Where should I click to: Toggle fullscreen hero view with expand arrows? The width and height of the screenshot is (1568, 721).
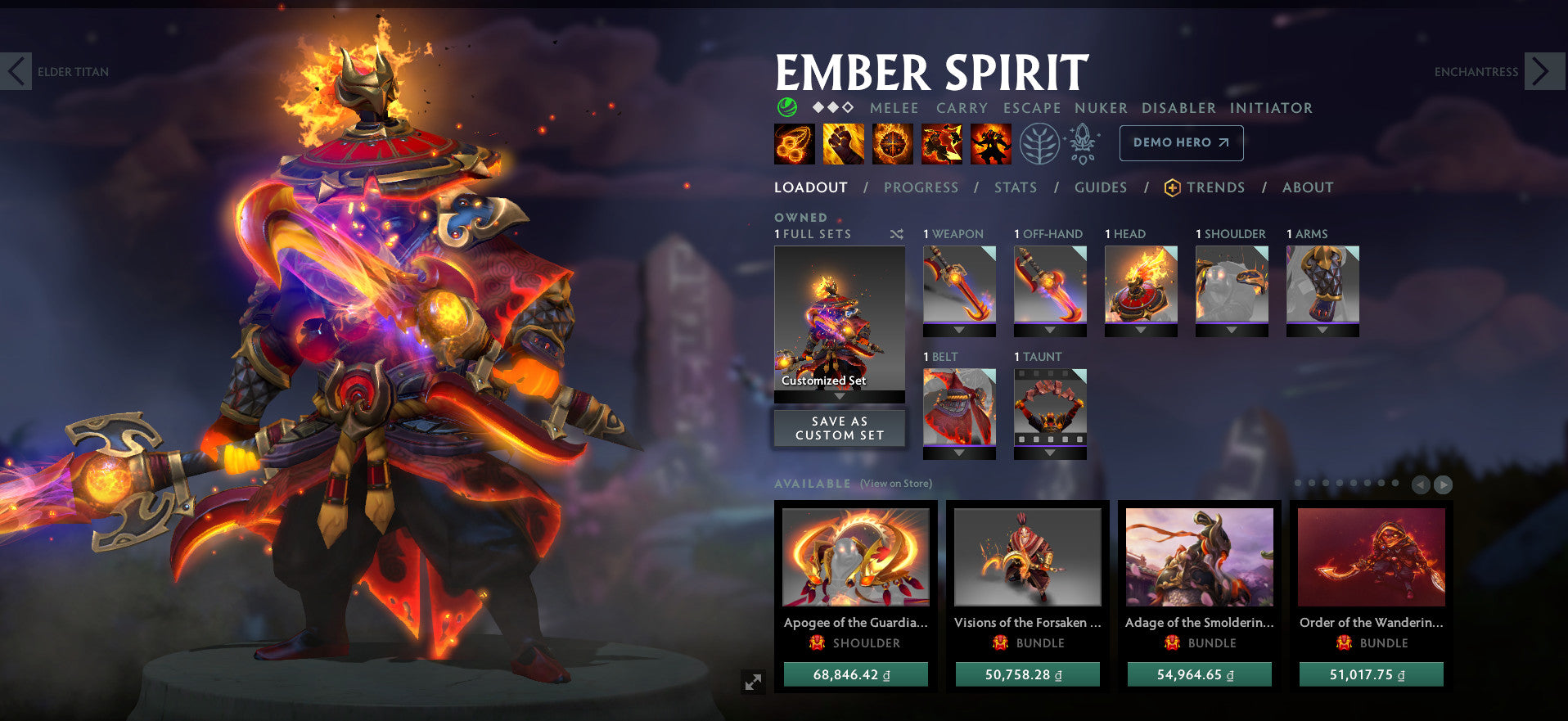pos(754,681)
